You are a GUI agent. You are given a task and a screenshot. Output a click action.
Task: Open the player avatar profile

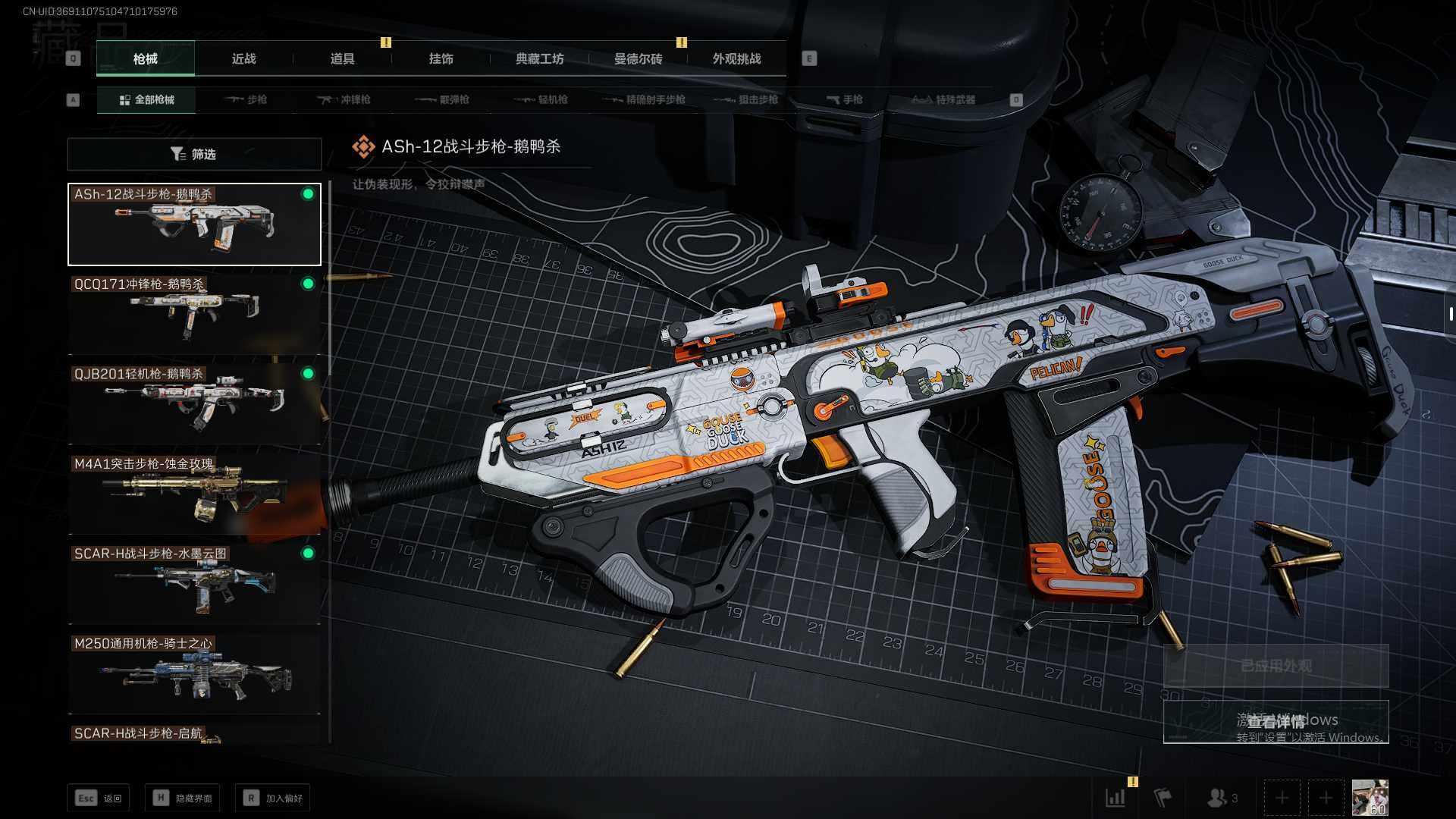(x=1370, y=798)
